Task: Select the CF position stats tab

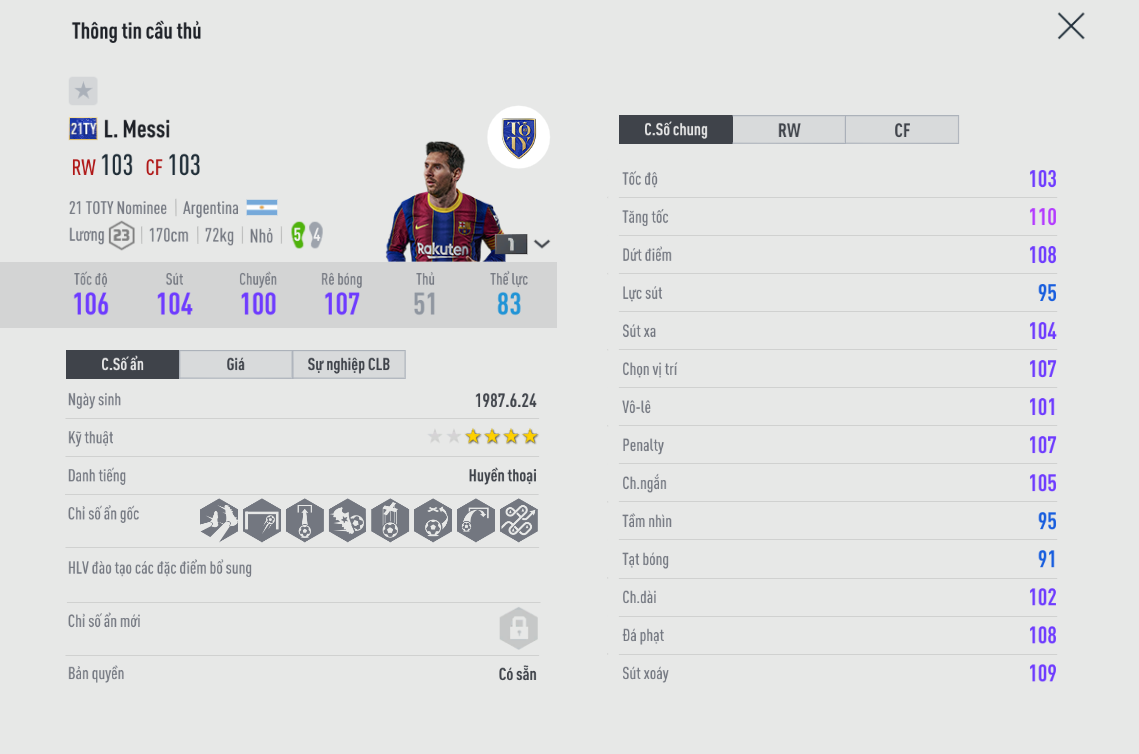Action: (902, 130)
